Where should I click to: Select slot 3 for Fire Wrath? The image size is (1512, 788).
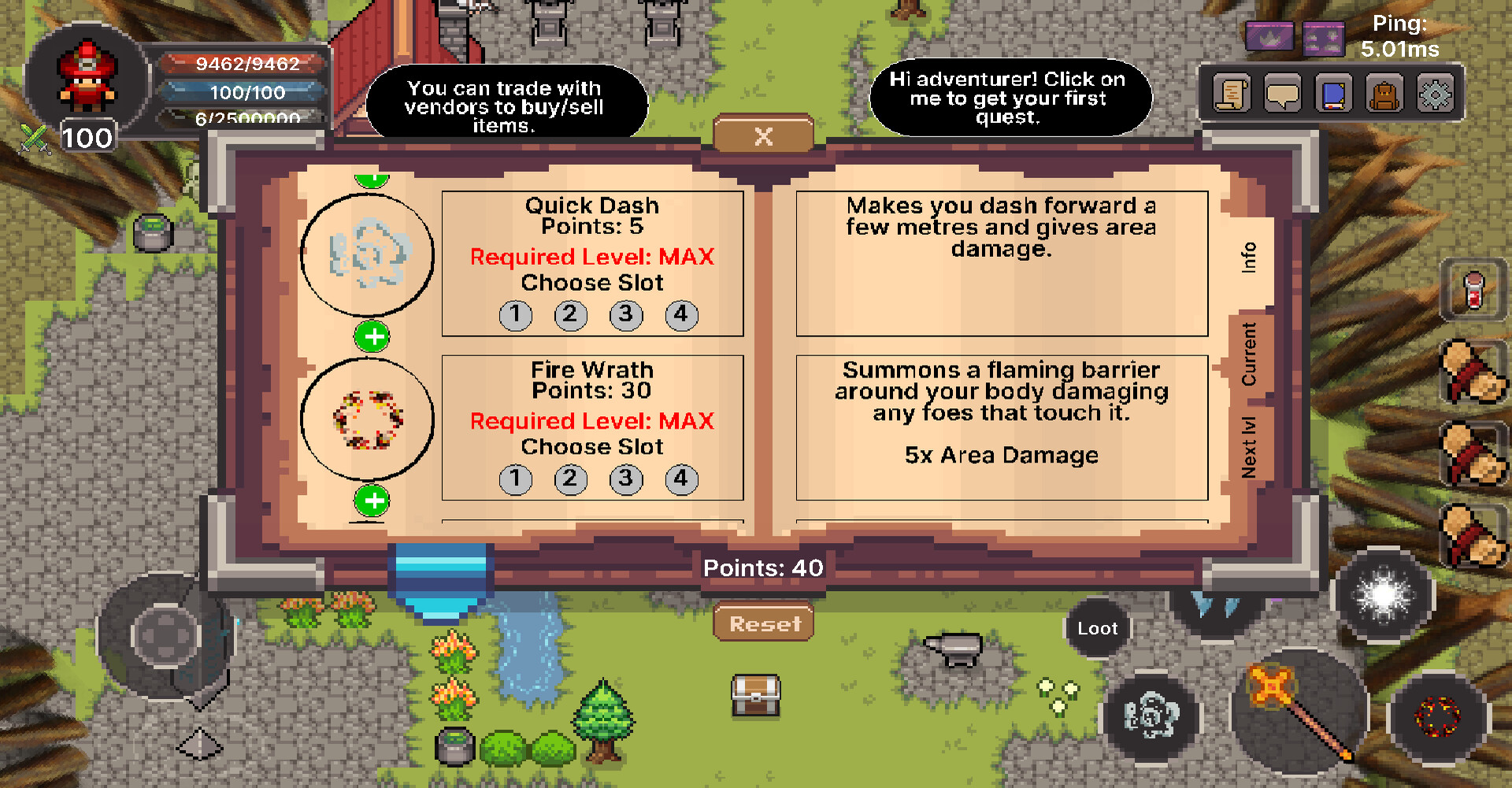626,478
